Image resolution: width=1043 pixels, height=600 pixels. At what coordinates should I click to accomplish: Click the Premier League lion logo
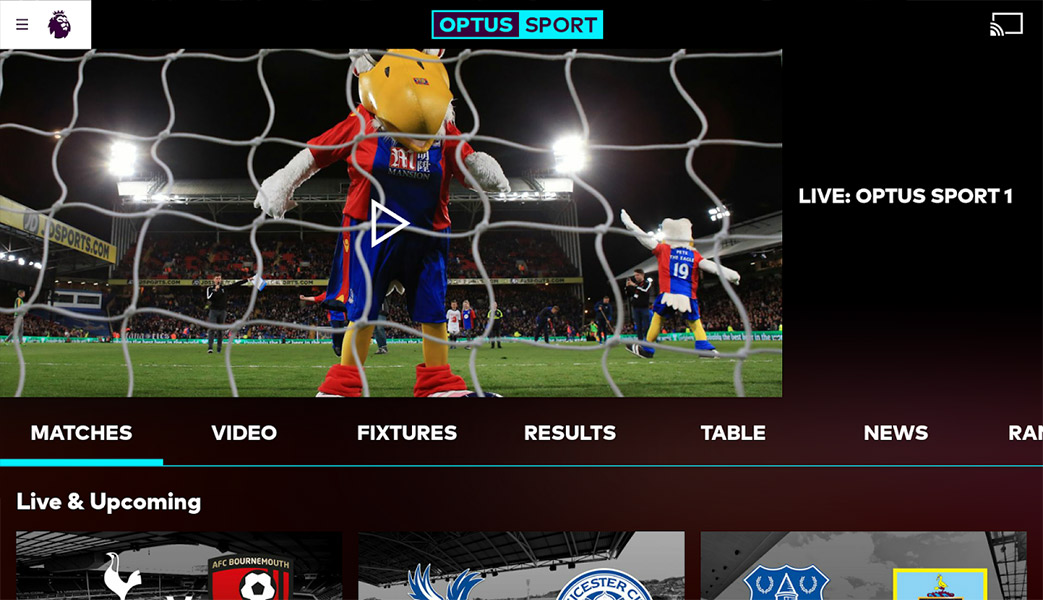click(60, 25)
